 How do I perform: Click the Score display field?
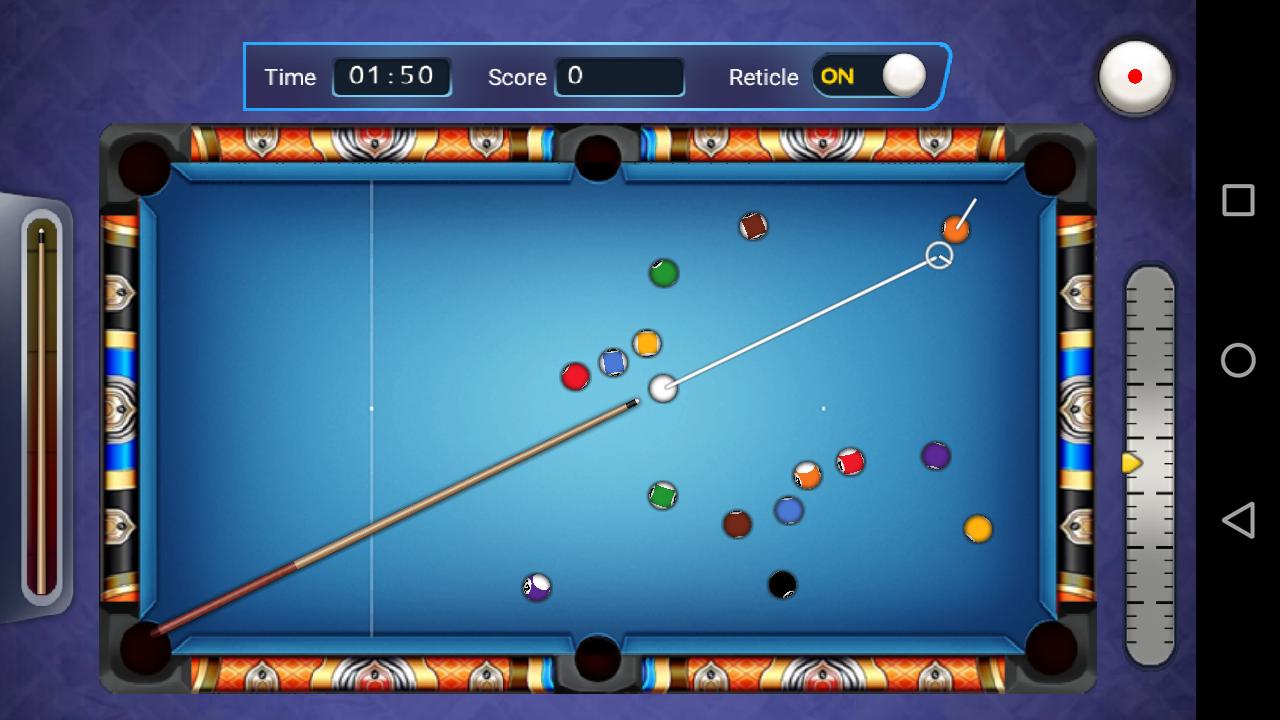620,77
